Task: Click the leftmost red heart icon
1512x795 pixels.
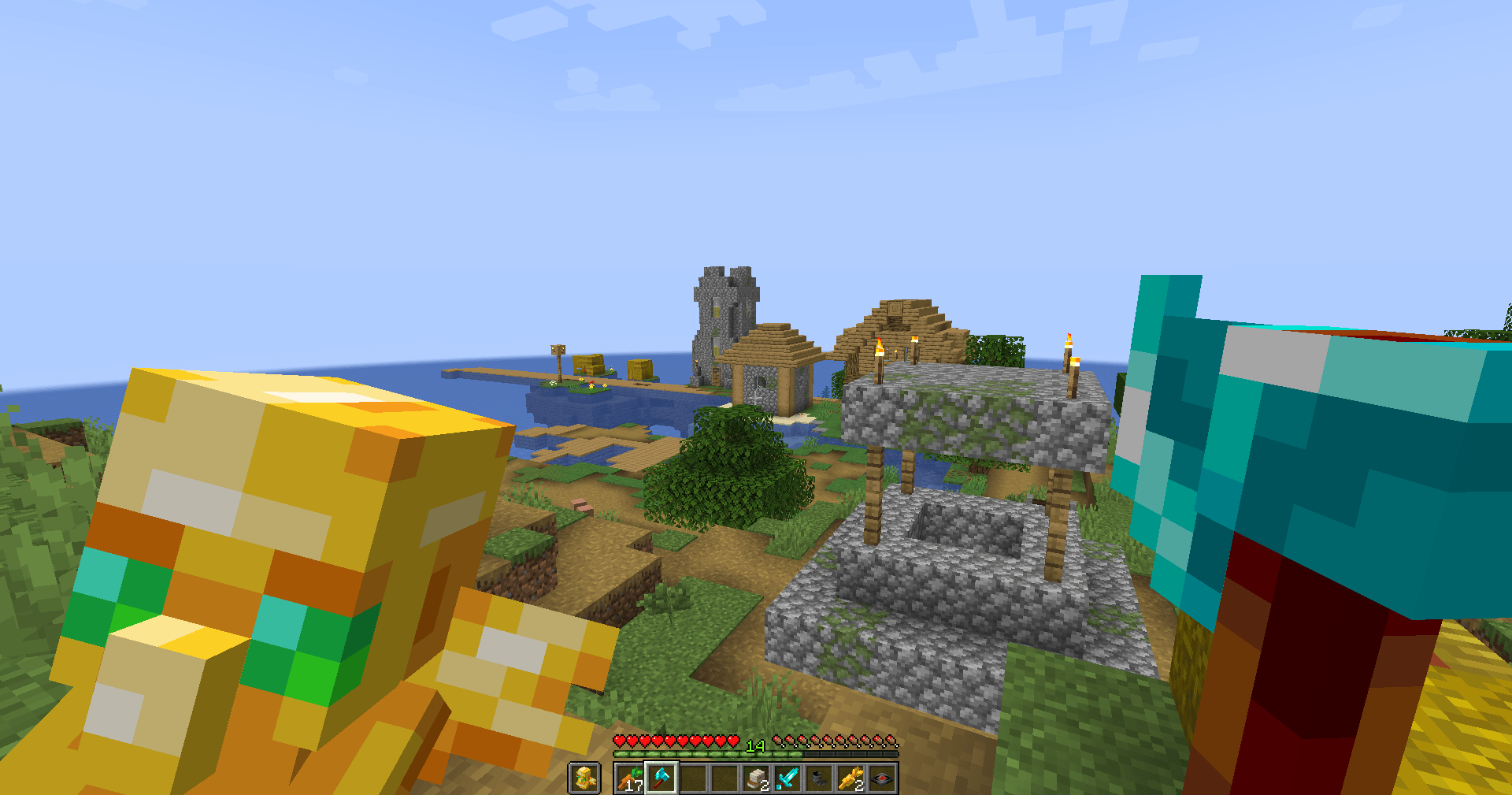Action: click(620, 741)
